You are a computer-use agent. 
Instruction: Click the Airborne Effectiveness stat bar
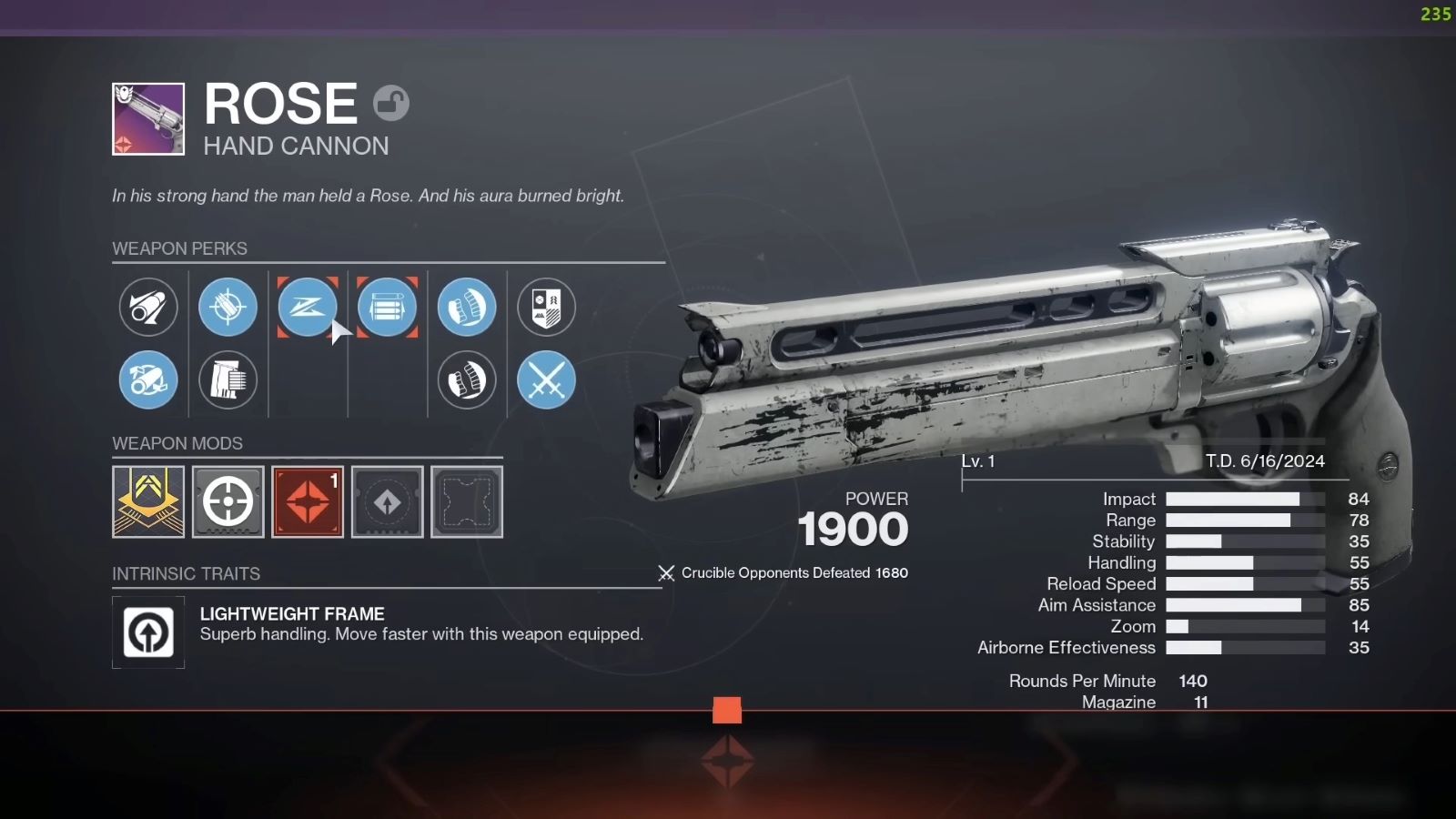(x=1245, y=648)
